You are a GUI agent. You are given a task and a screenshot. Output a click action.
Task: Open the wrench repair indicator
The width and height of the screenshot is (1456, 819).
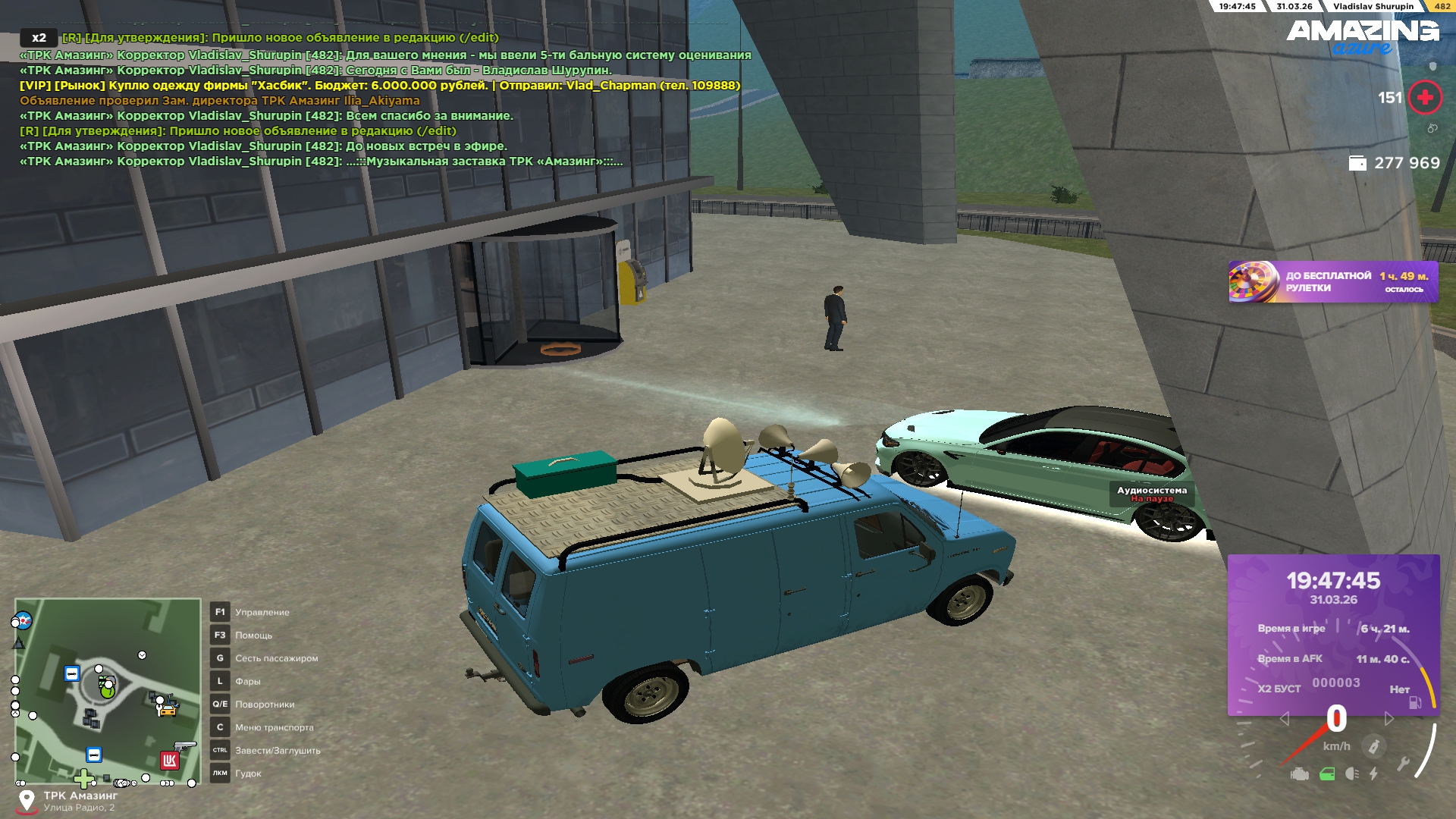click(1403, 764)
